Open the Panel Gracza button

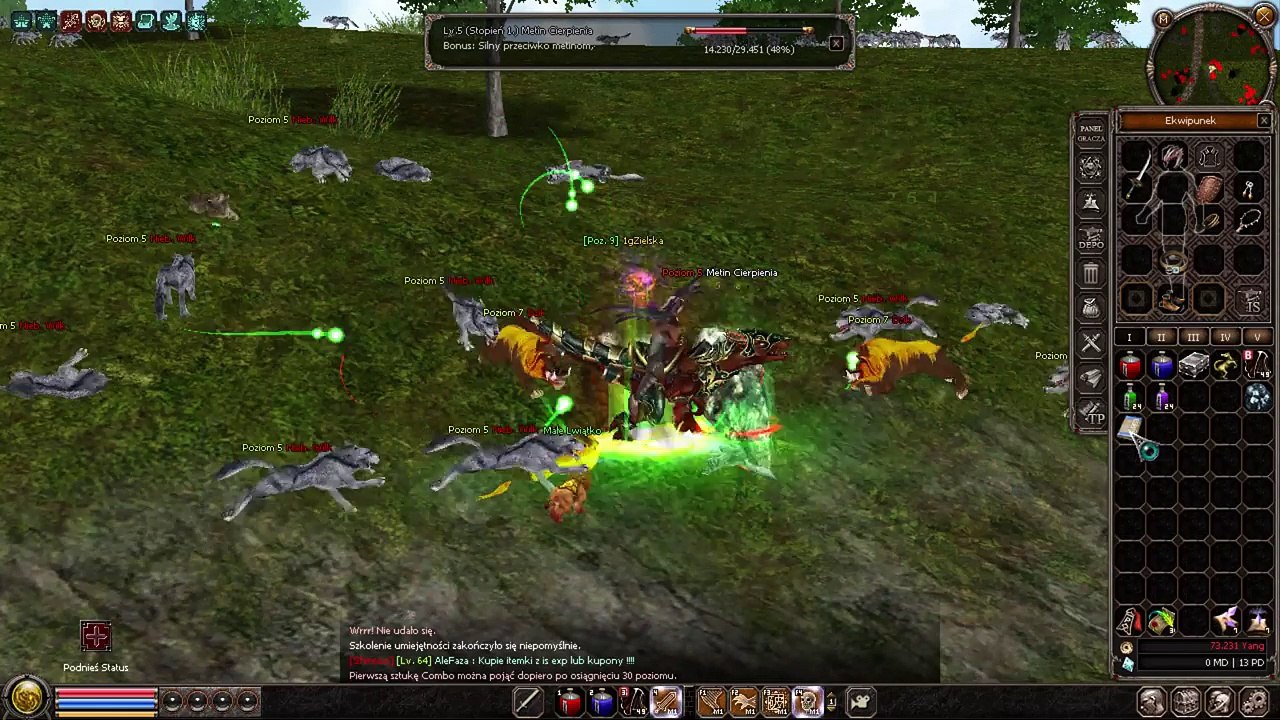click(x=1091, y=133)
